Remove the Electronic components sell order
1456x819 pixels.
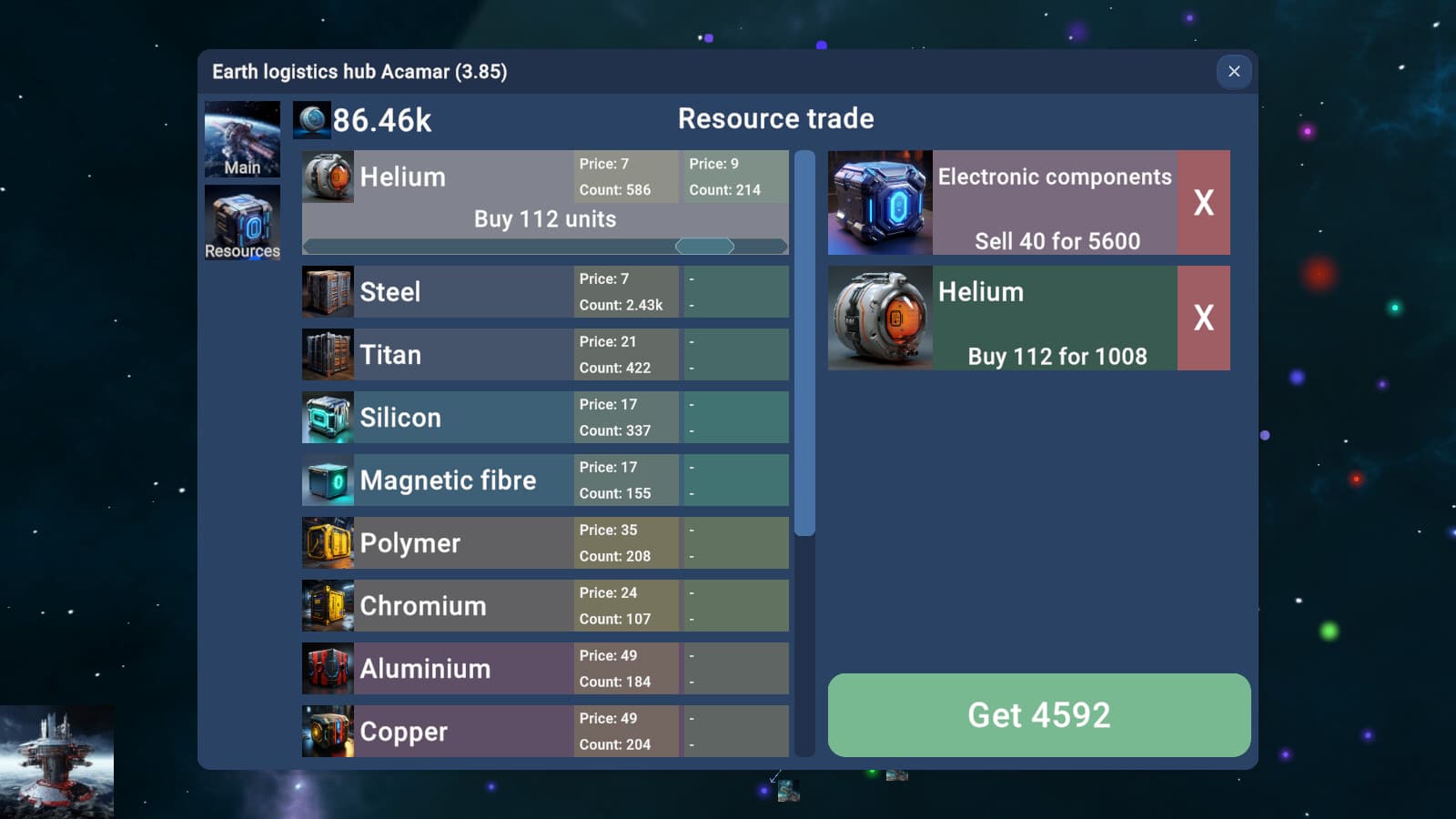coord(1203,202)
